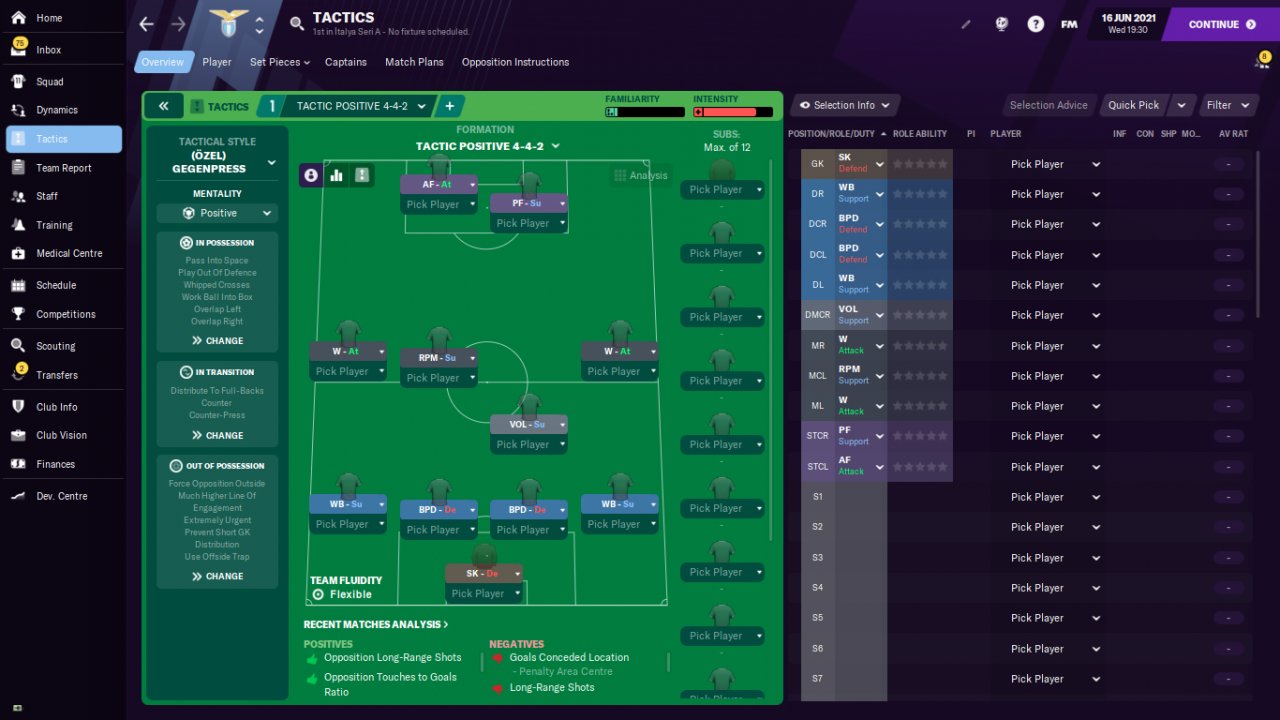This screenshot has height=720, width=1280.
Task: Change the Out Of Possession instructions
Action: [217, 576]
